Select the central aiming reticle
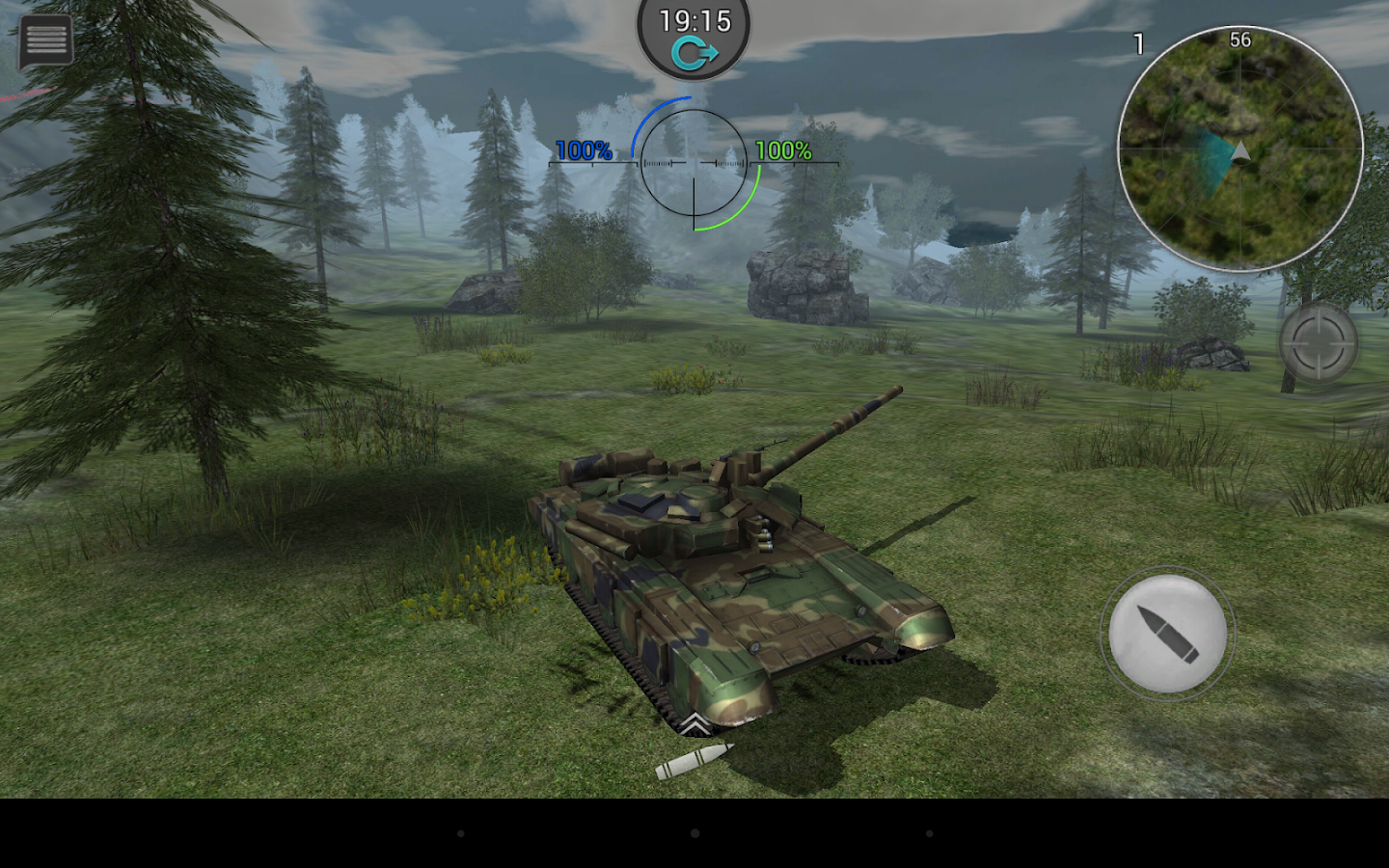The height and width of the screenshot is (868, 1389). tap(693, 162)
